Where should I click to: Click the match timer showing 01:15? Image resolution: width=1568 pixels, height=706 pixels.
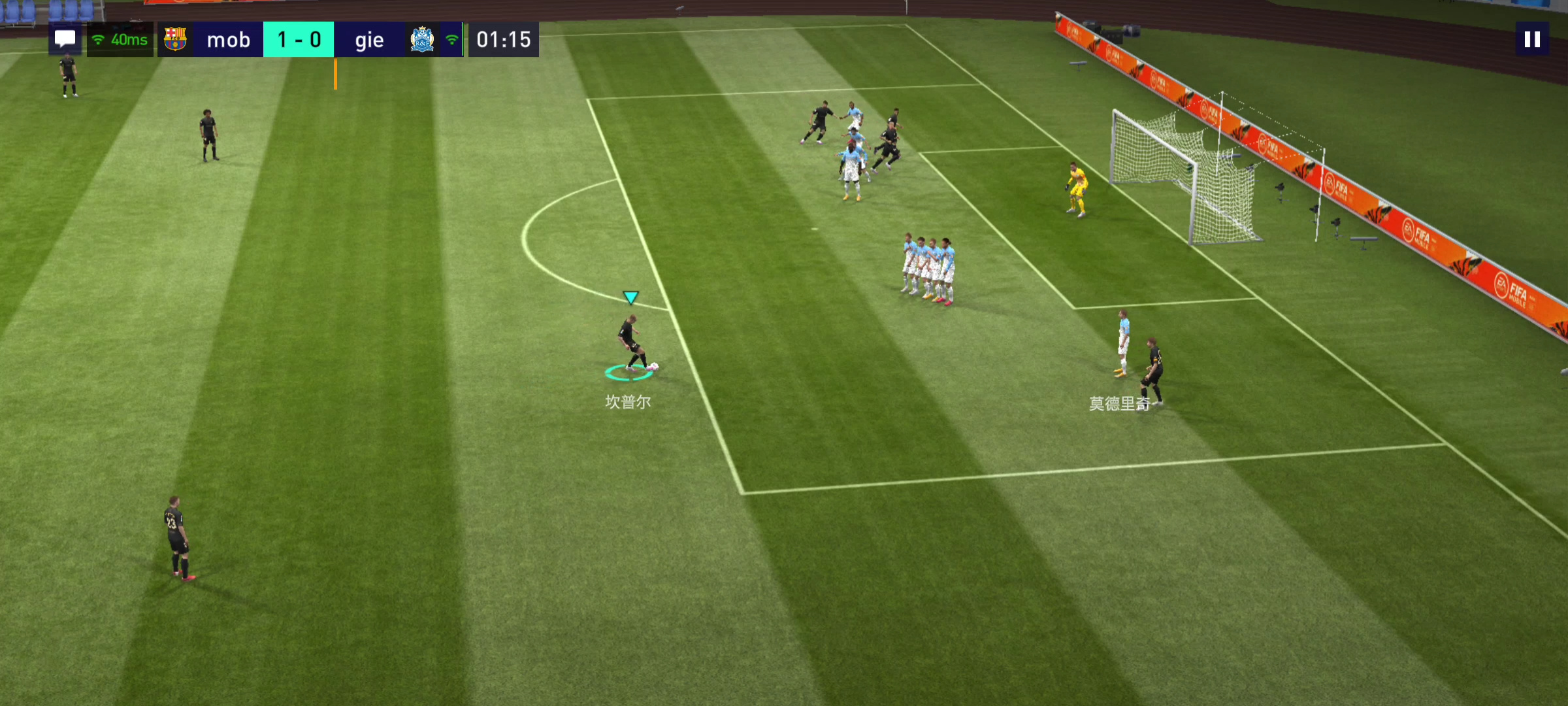(503, 39)
